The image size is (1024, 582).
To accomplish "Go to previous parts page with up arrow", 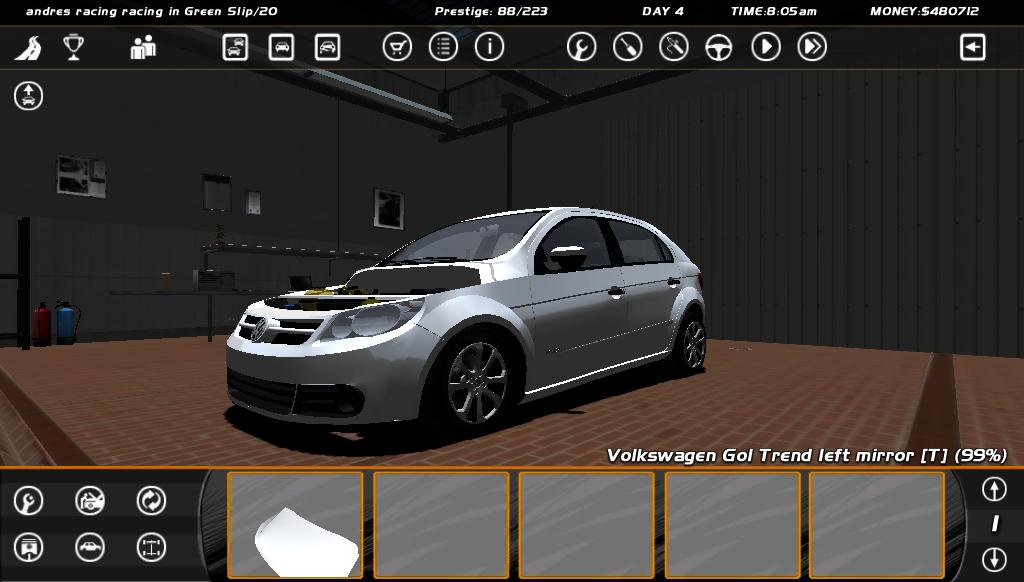I will coord(993,489).
